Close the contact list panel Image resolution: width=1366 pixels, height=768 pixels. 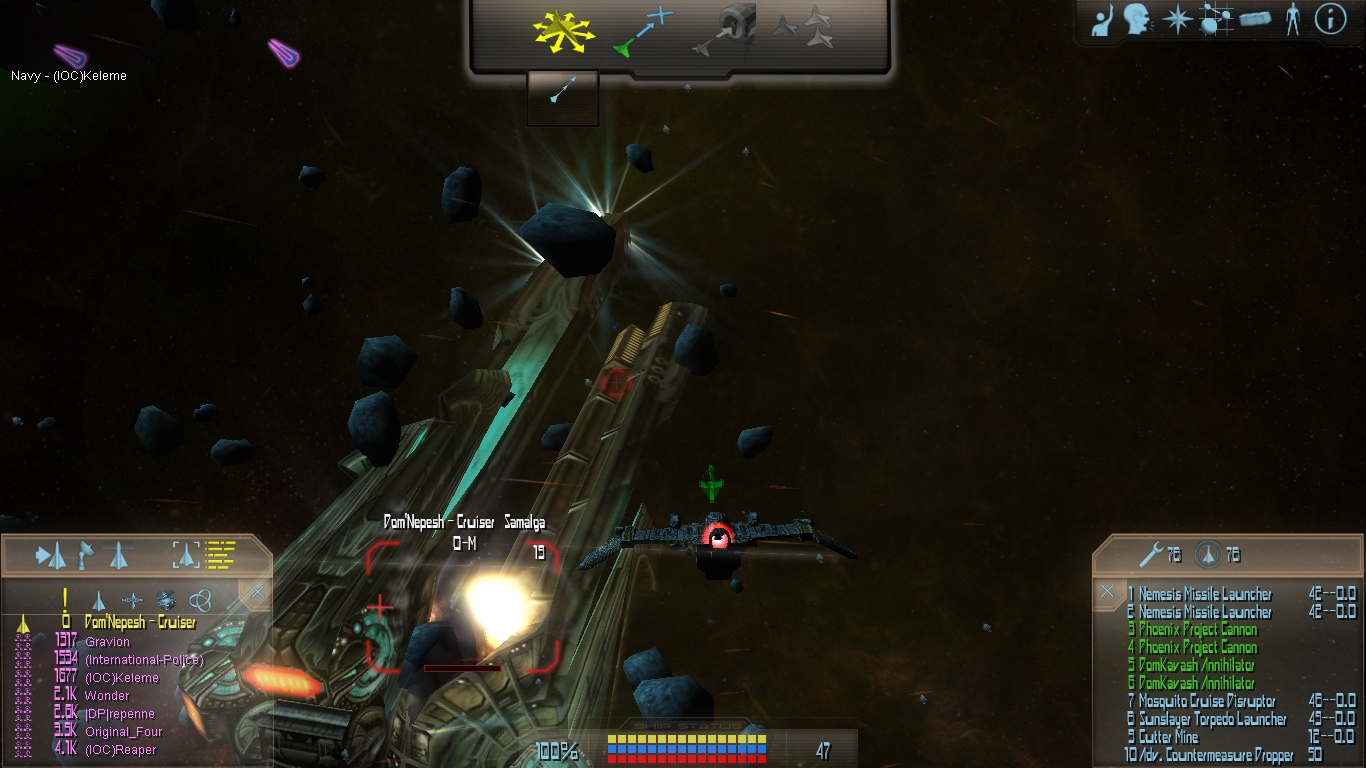257,593
